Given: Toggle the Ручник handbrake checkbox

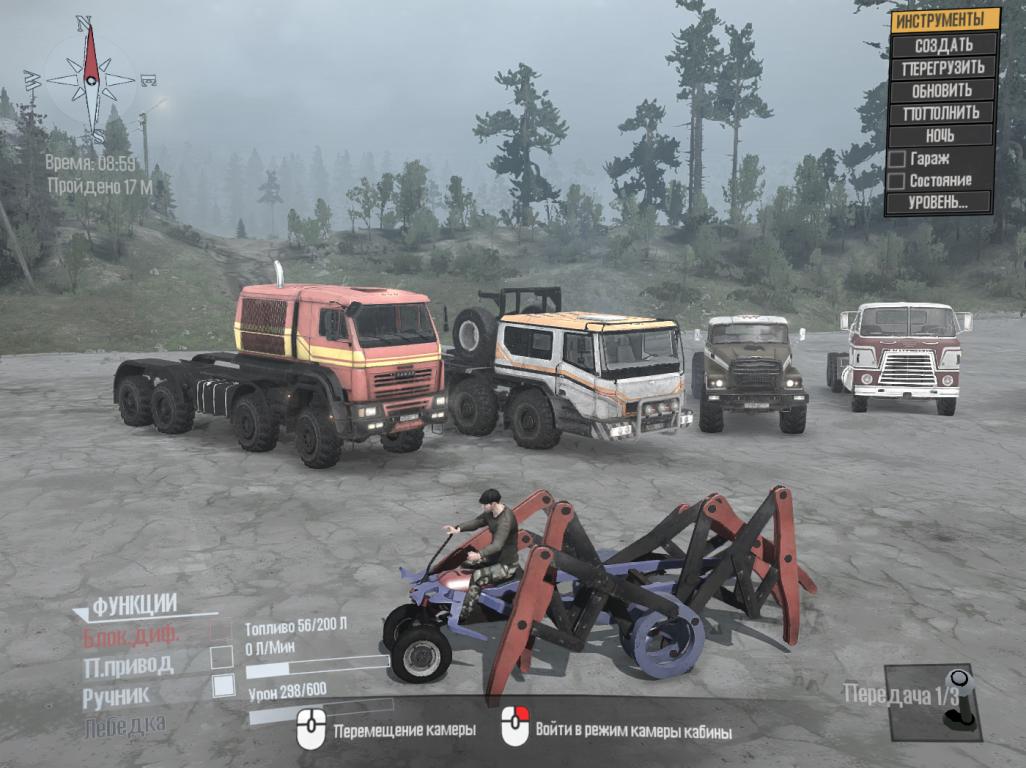Looking at the screenshot, I should [x=223, y=686].
